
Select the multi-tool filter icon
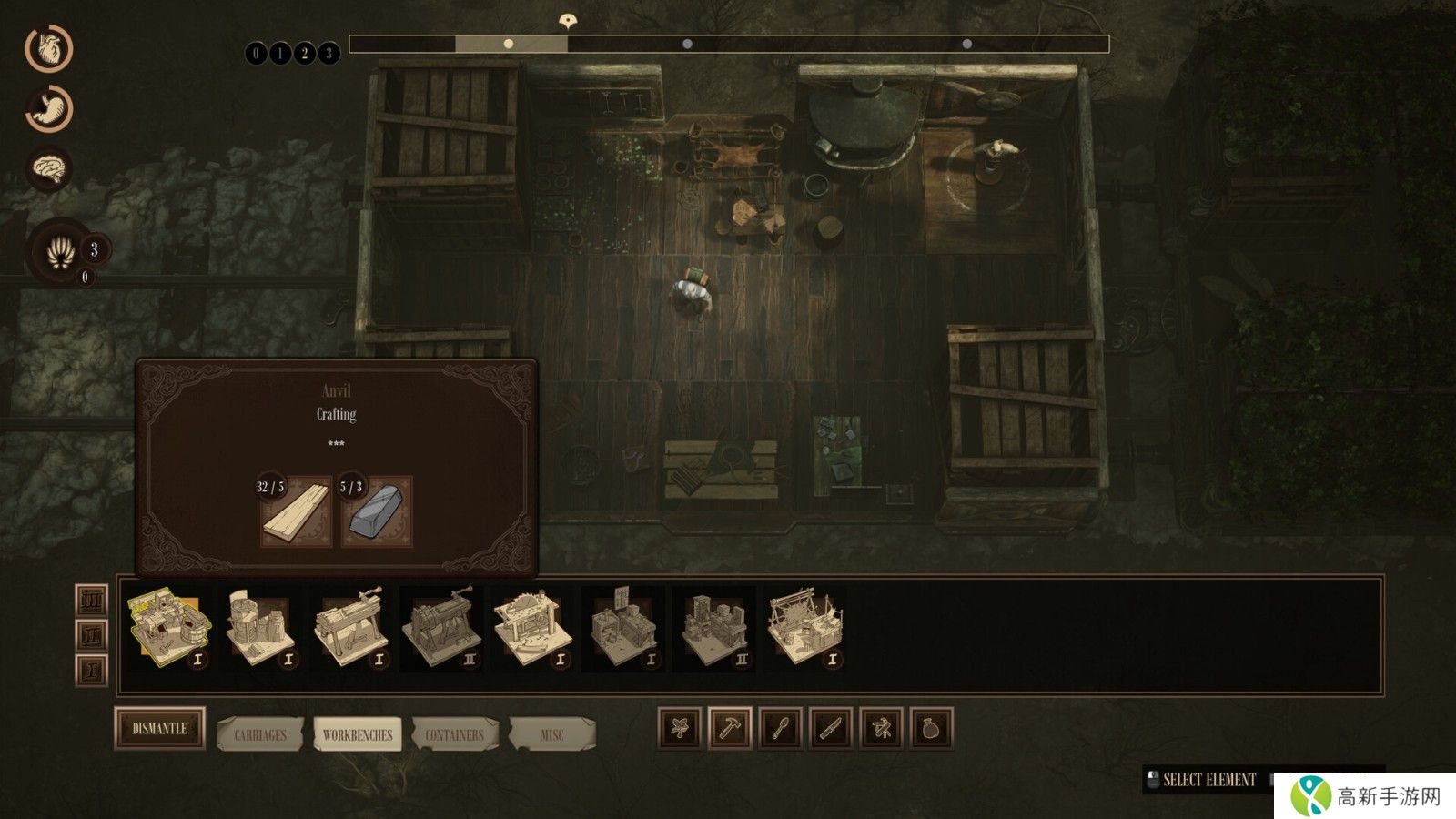point(881,729)
